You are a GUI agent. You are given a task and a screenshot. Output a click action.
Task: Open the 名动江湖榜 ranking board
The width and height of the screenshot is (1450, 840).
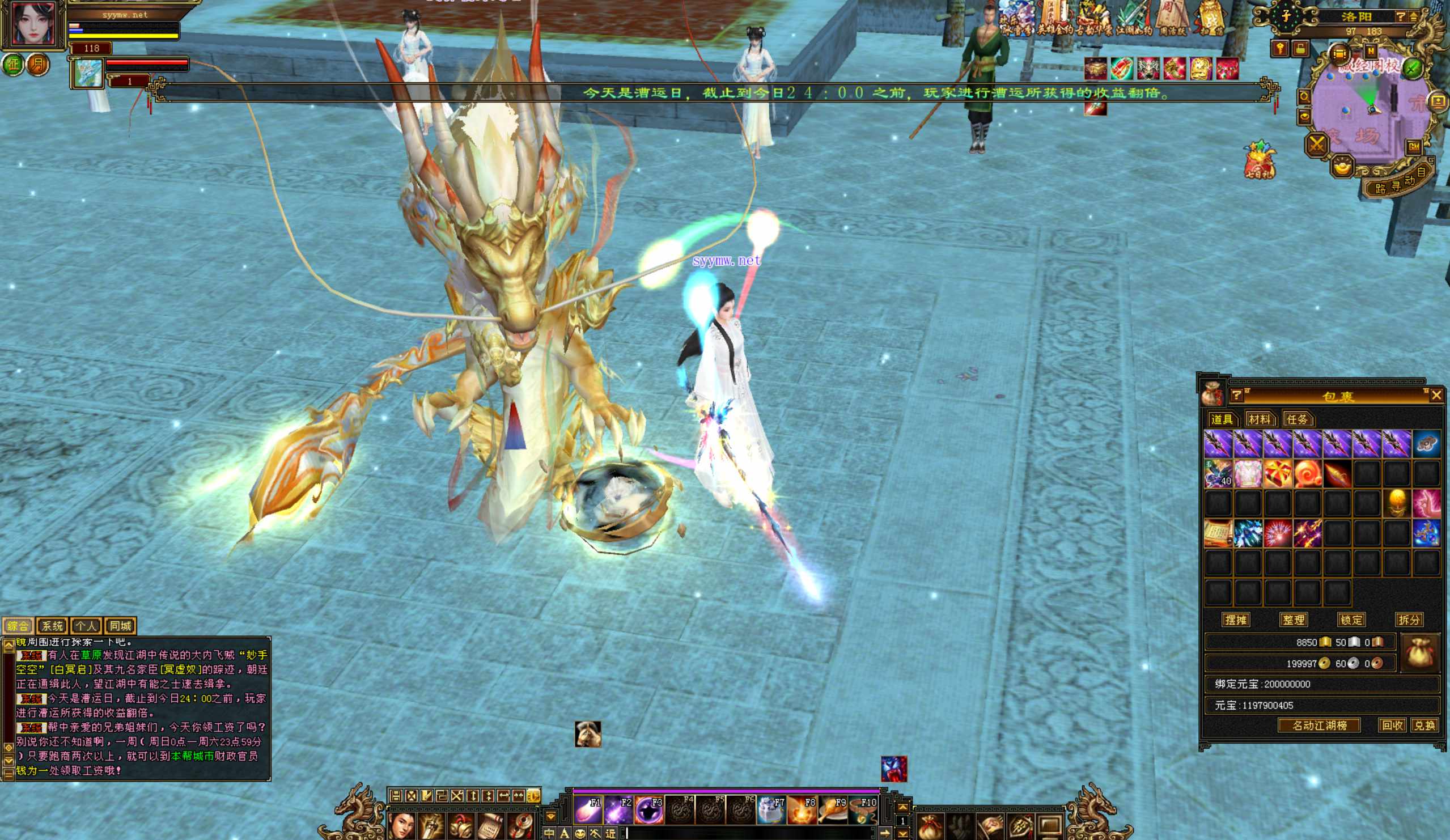coord(1319,726)
